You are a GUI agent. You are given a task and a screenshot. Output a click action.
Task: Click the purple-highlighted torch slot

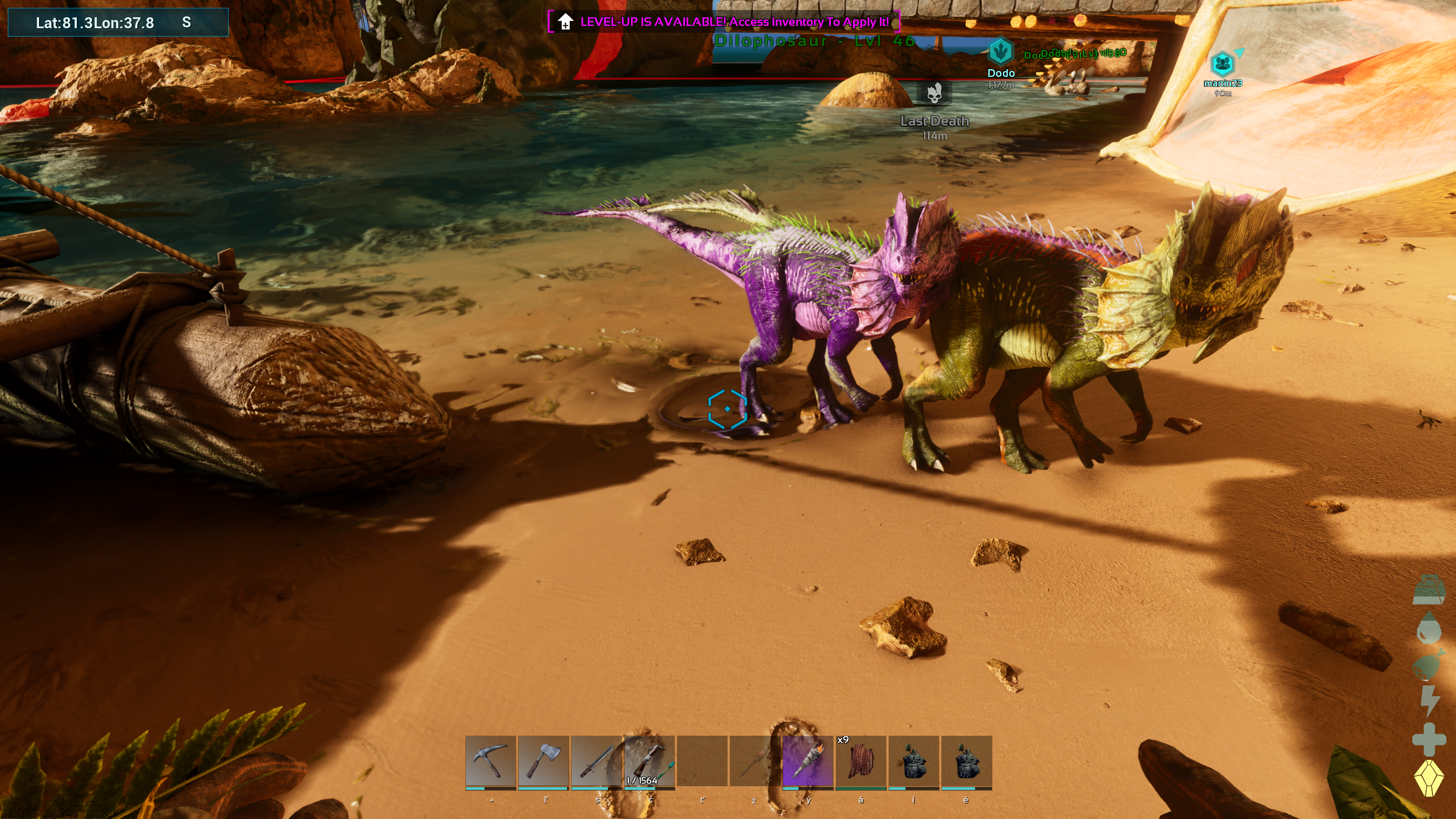click(x=808, y=761)
